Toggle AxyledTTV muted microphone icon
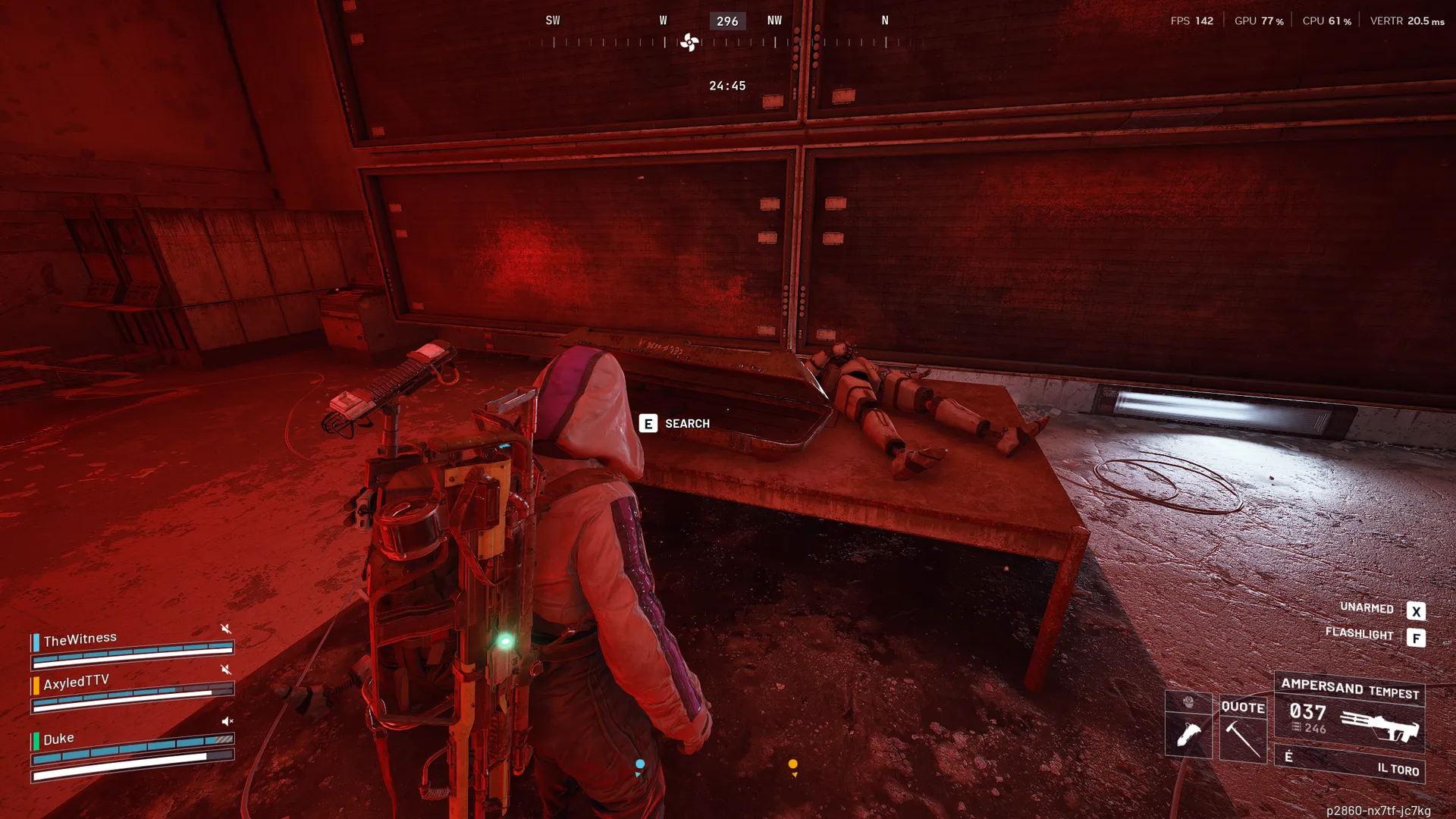 tap(225, 669)
